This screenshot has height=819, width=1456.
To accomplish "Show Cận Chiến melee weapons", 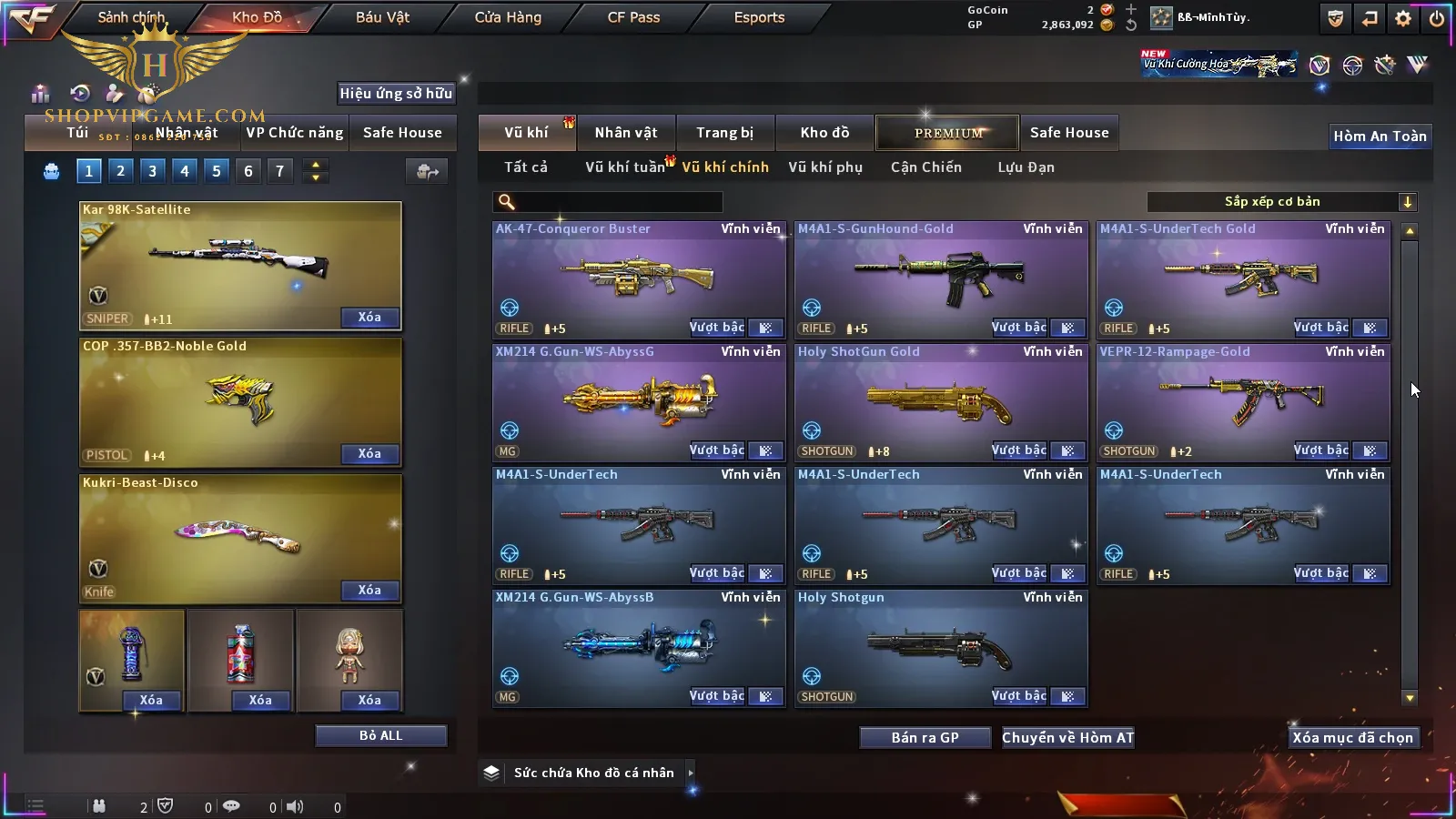I will point(925,167).
